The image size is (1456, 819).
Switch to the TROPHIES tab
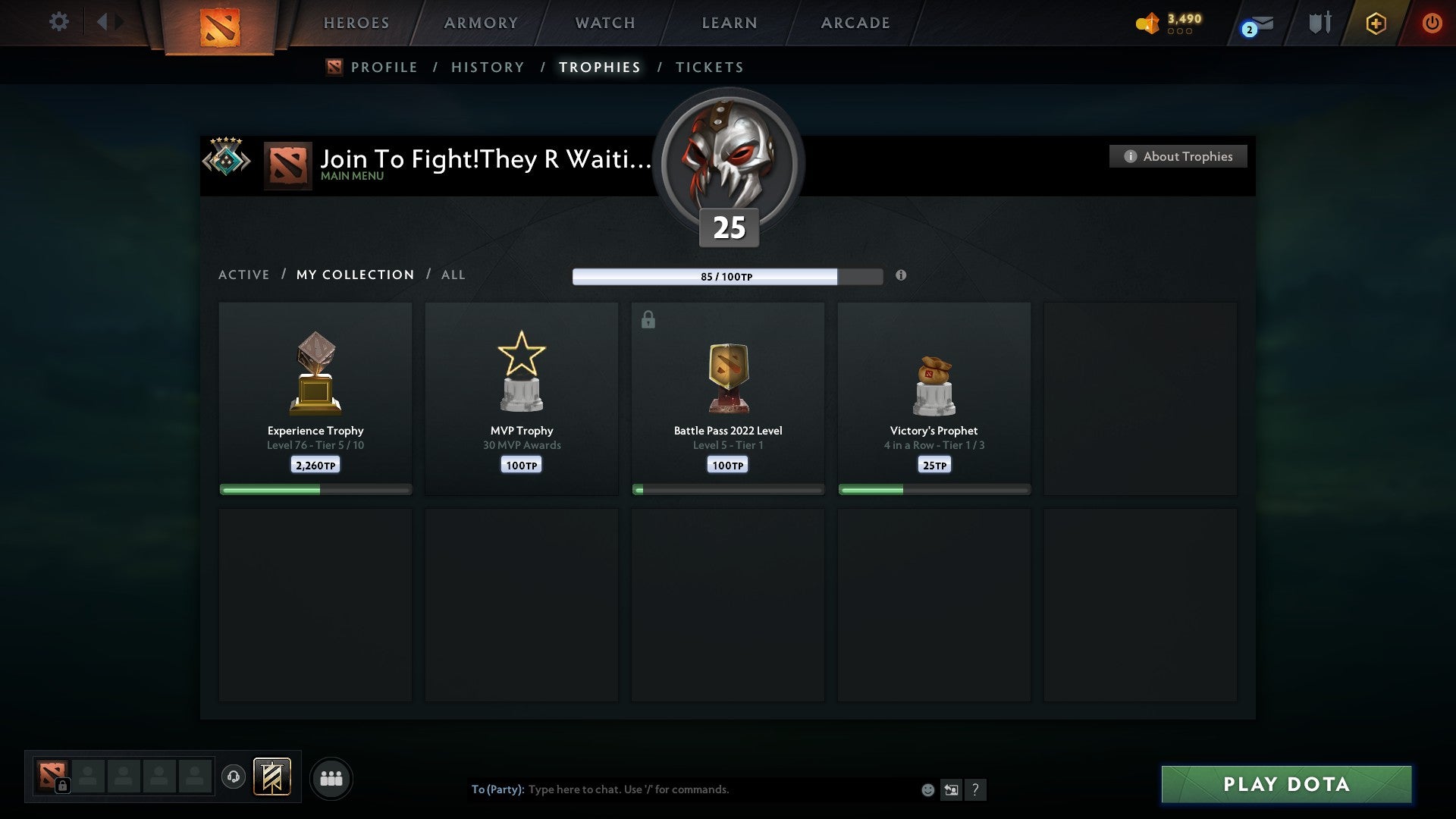click(599, 67)
